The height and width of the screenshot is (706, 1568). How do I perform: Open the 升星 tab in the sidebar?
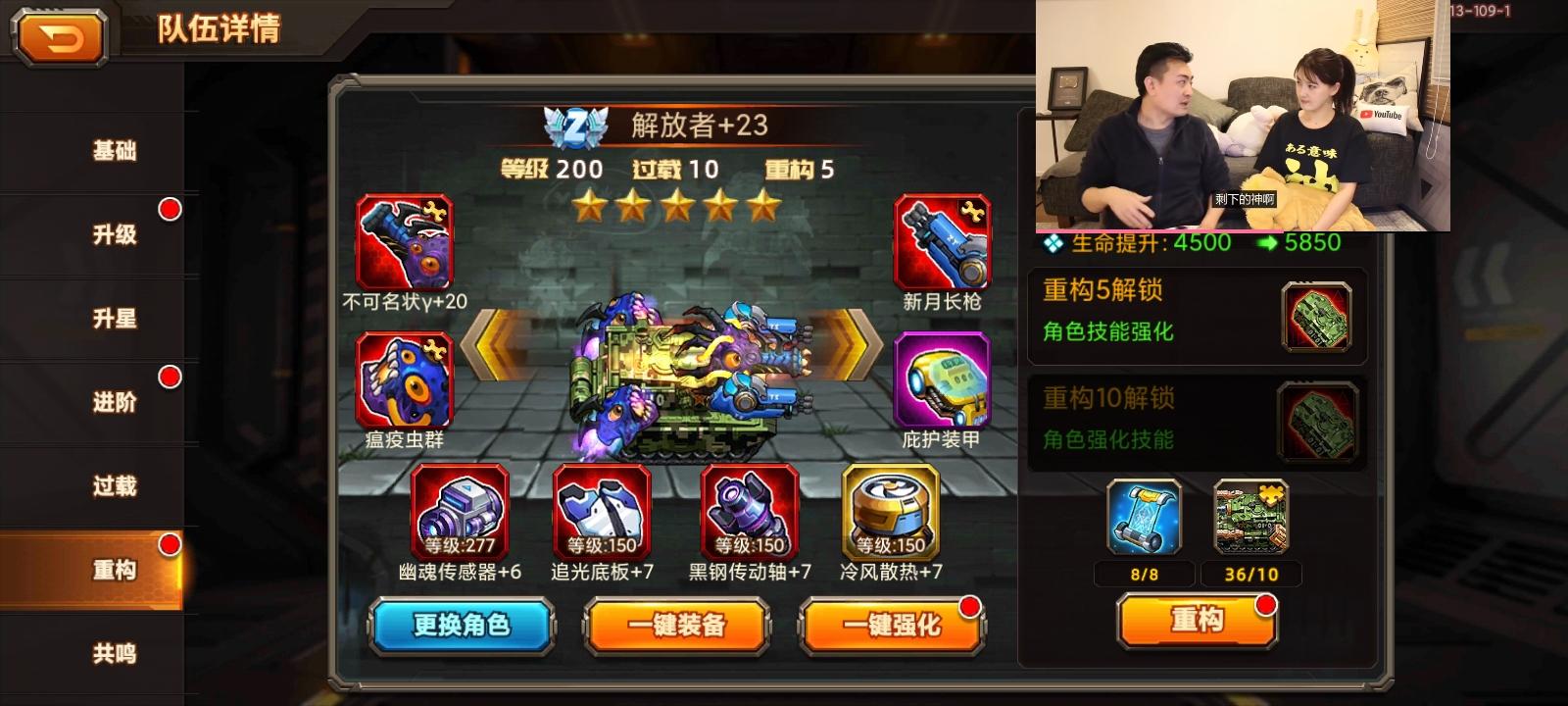pyautogui.click(x=116, y=319)
